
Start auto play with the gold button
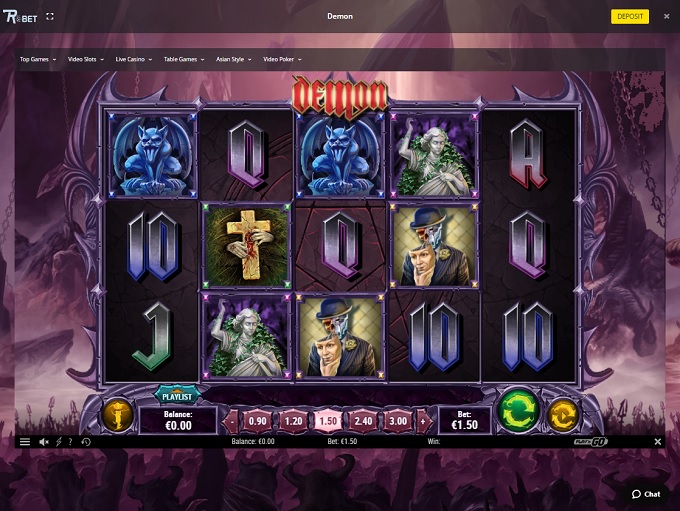pyautogui.click(x=563, y=412)
